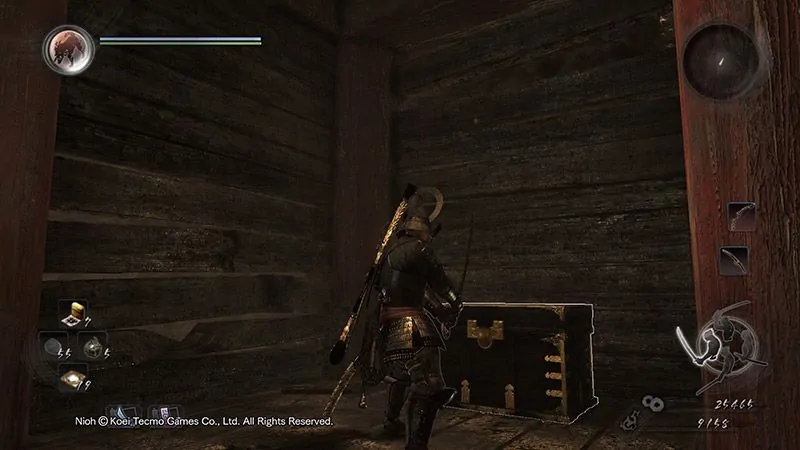The image size is (800, 450).
Task: Use the gold box item on top shortcut
Action: pyautogui.click(x=72, y=313)
